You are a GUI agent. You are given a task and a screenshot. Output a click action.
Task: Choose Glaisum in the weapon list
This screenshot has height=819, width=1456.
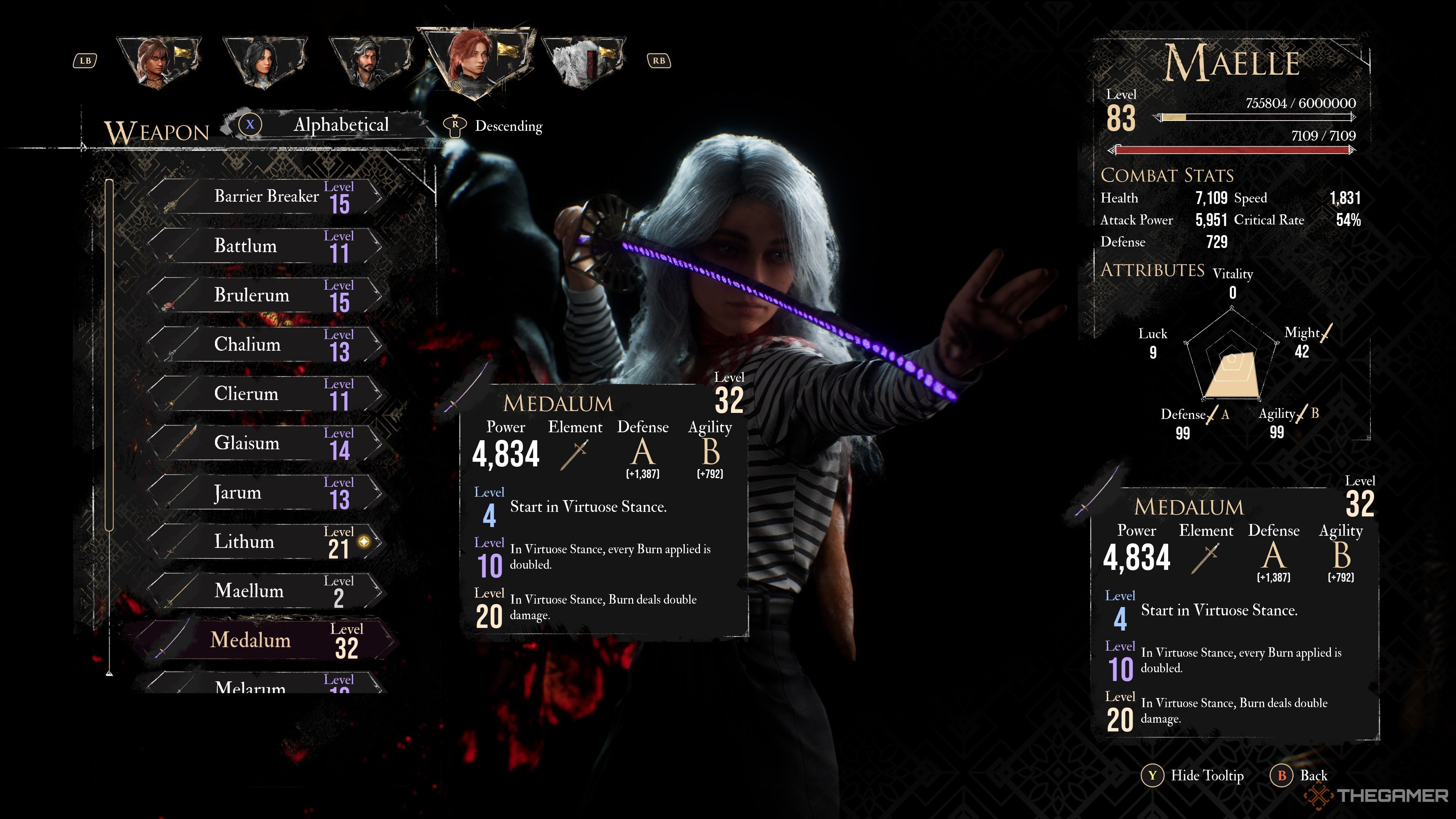[266, 442]
